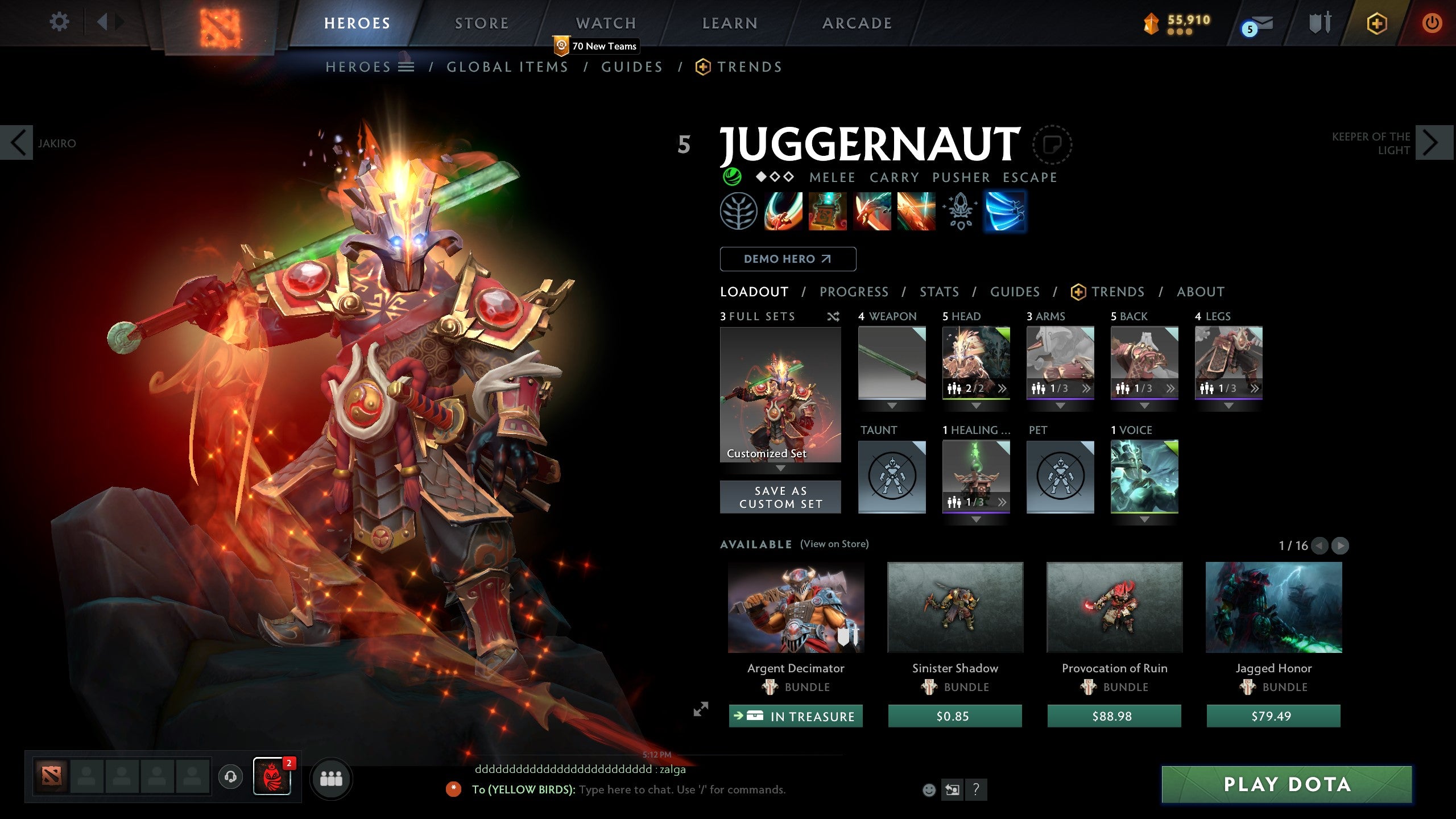
Task: Select the green Weapon slot item
Action: 892,362
